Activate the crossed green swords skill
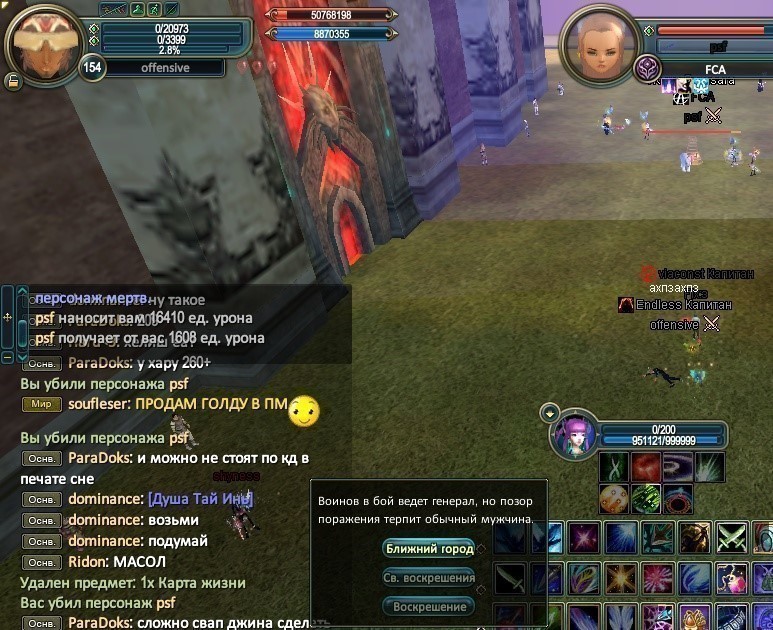 pyautogui.click(x=732, y=537)
